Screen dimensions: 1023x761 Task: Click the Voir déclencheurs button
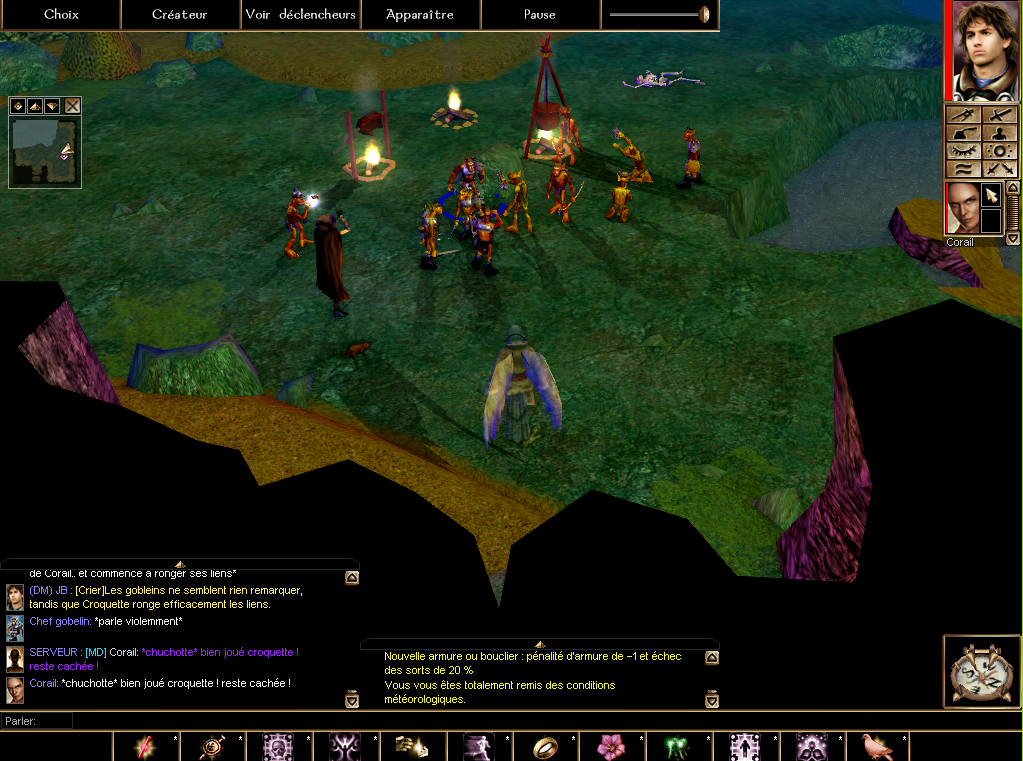[x=300, y=14]
